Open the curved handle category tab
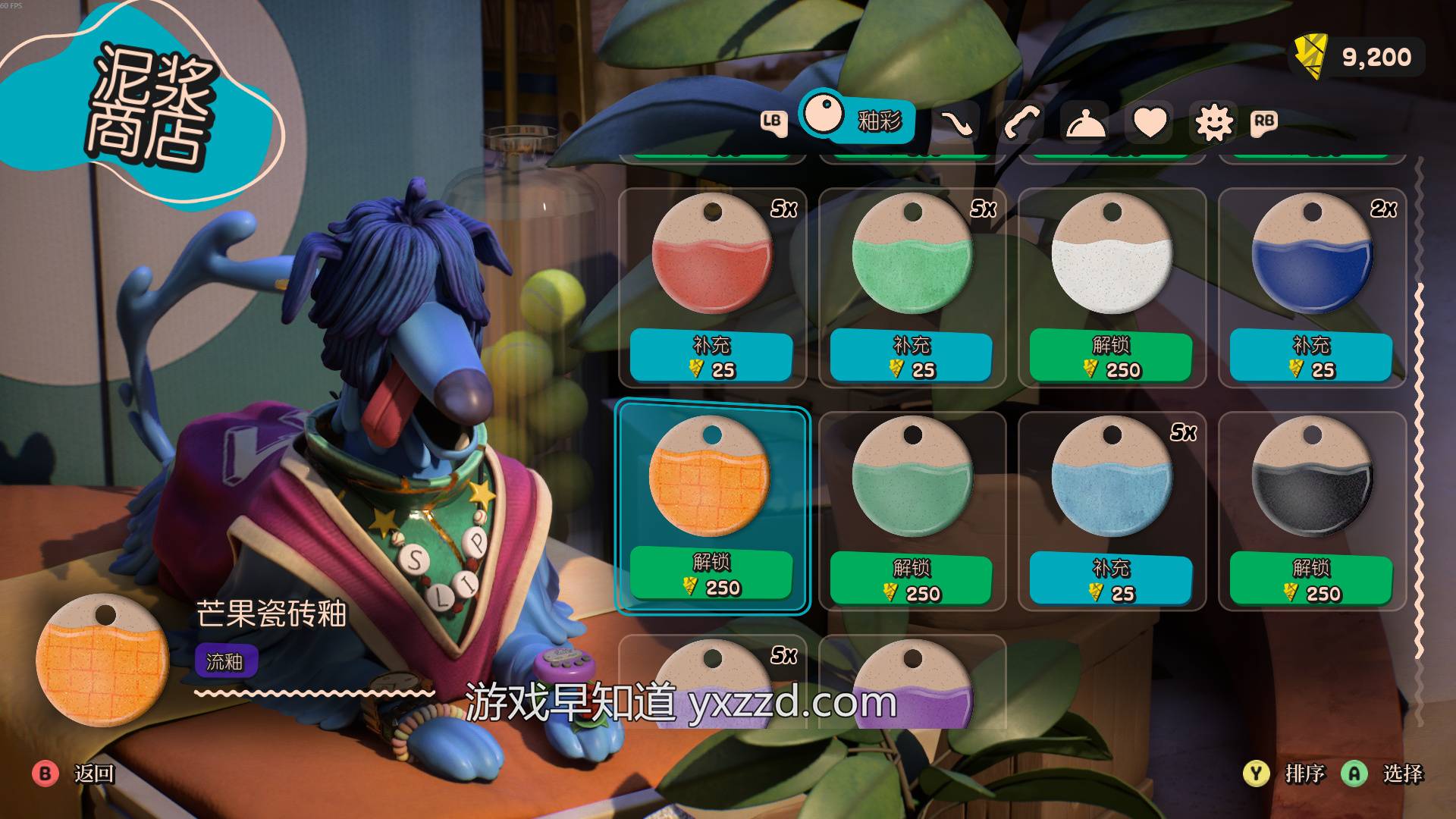The image size is (1456, 819). pyautogui.click(x=1020, y=123)
